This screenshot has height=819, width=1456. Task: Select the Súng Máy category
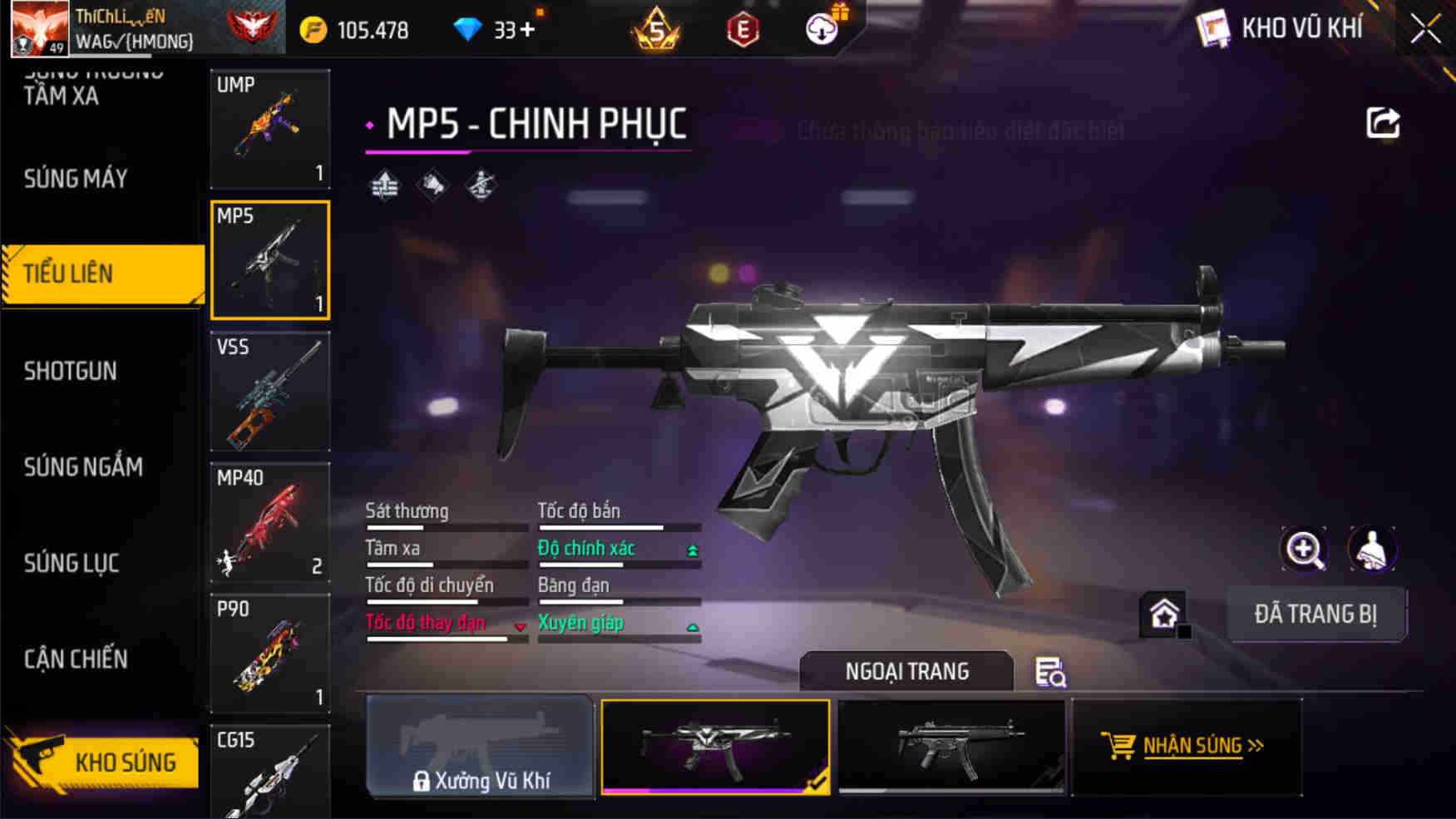point(76,179)
